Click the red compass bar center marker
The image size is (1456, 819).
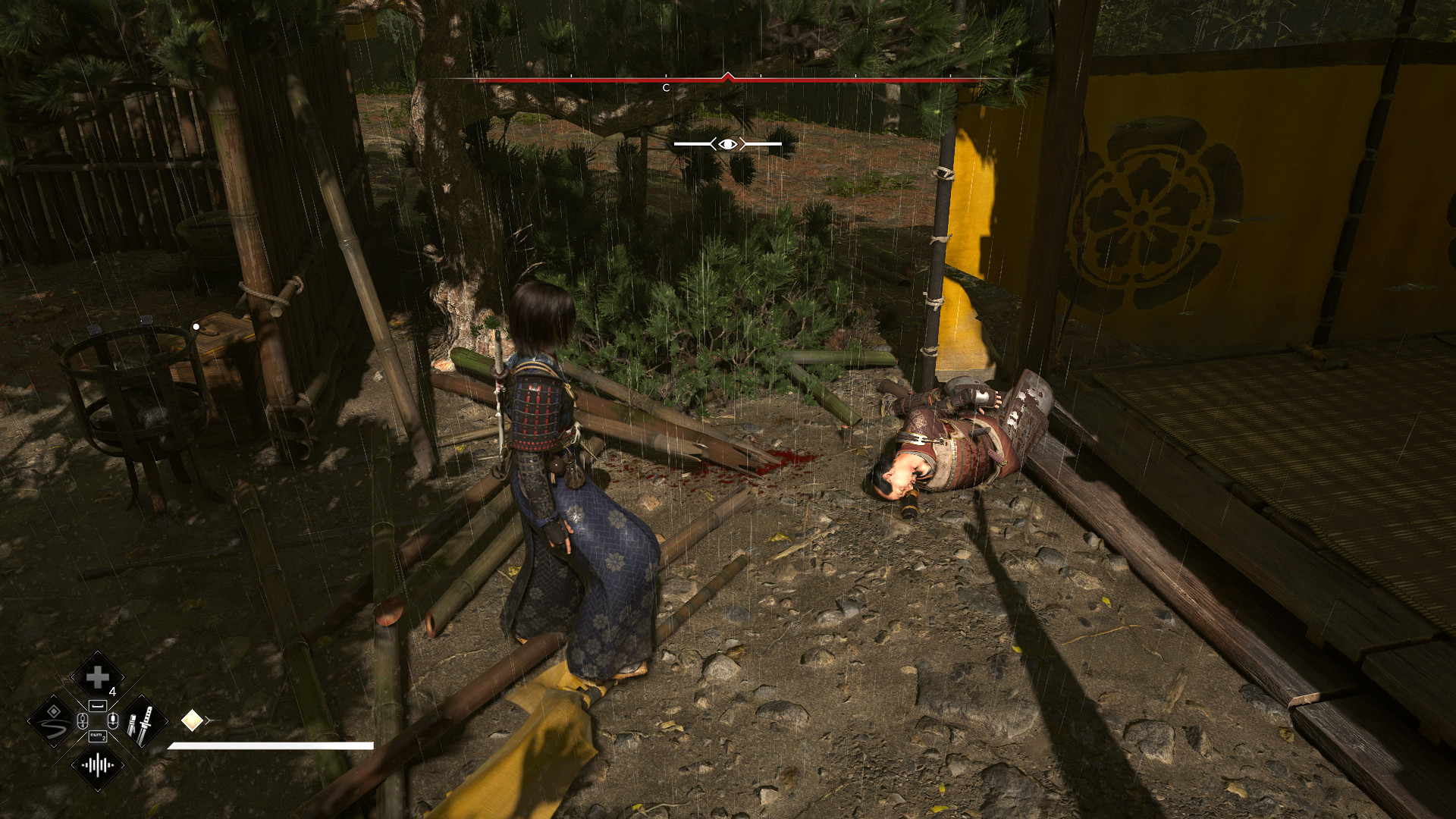click(x=728, y=77)
